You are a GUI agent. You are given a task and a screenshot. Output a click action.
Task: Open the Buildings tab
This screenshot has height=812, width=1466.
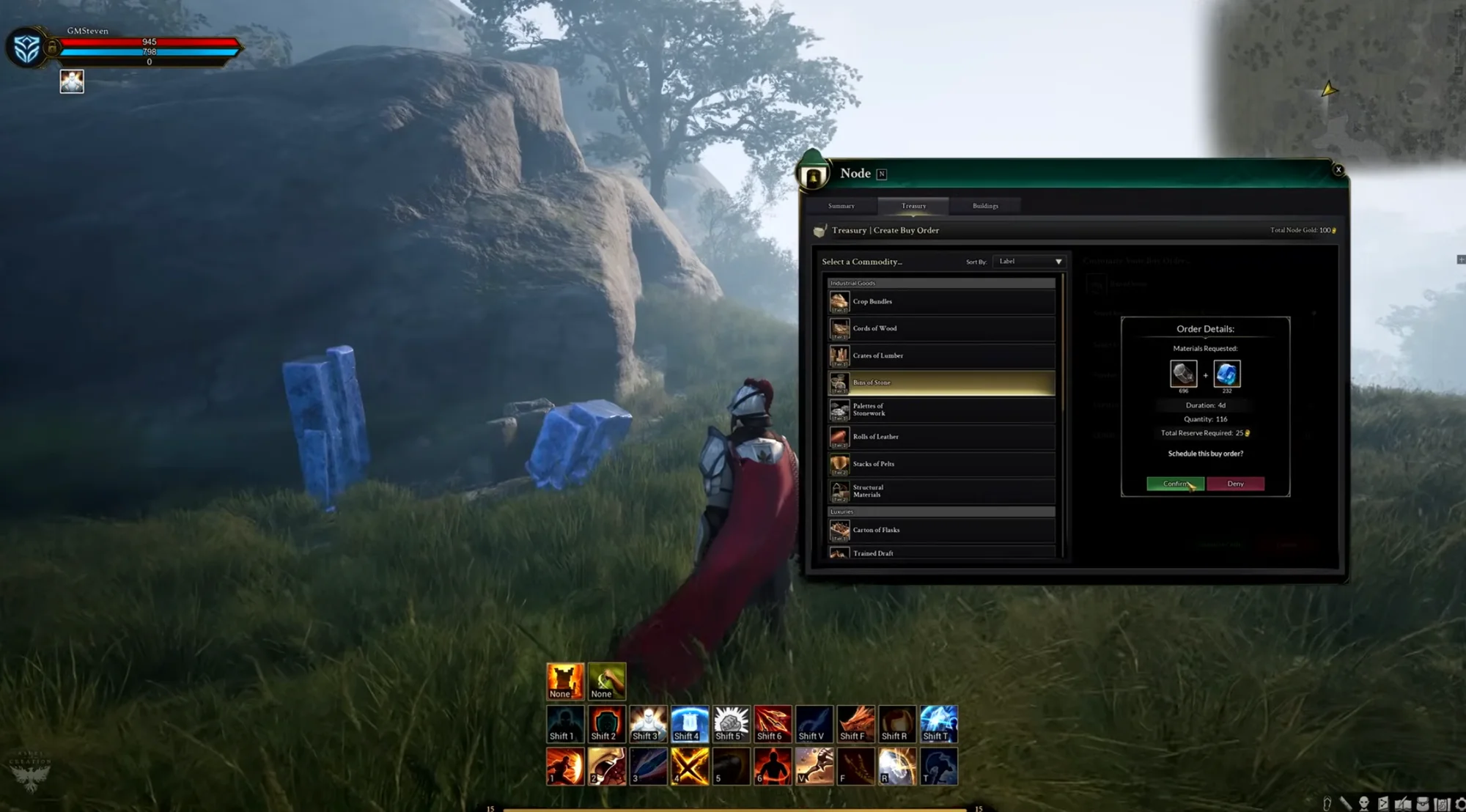[985, 206]
